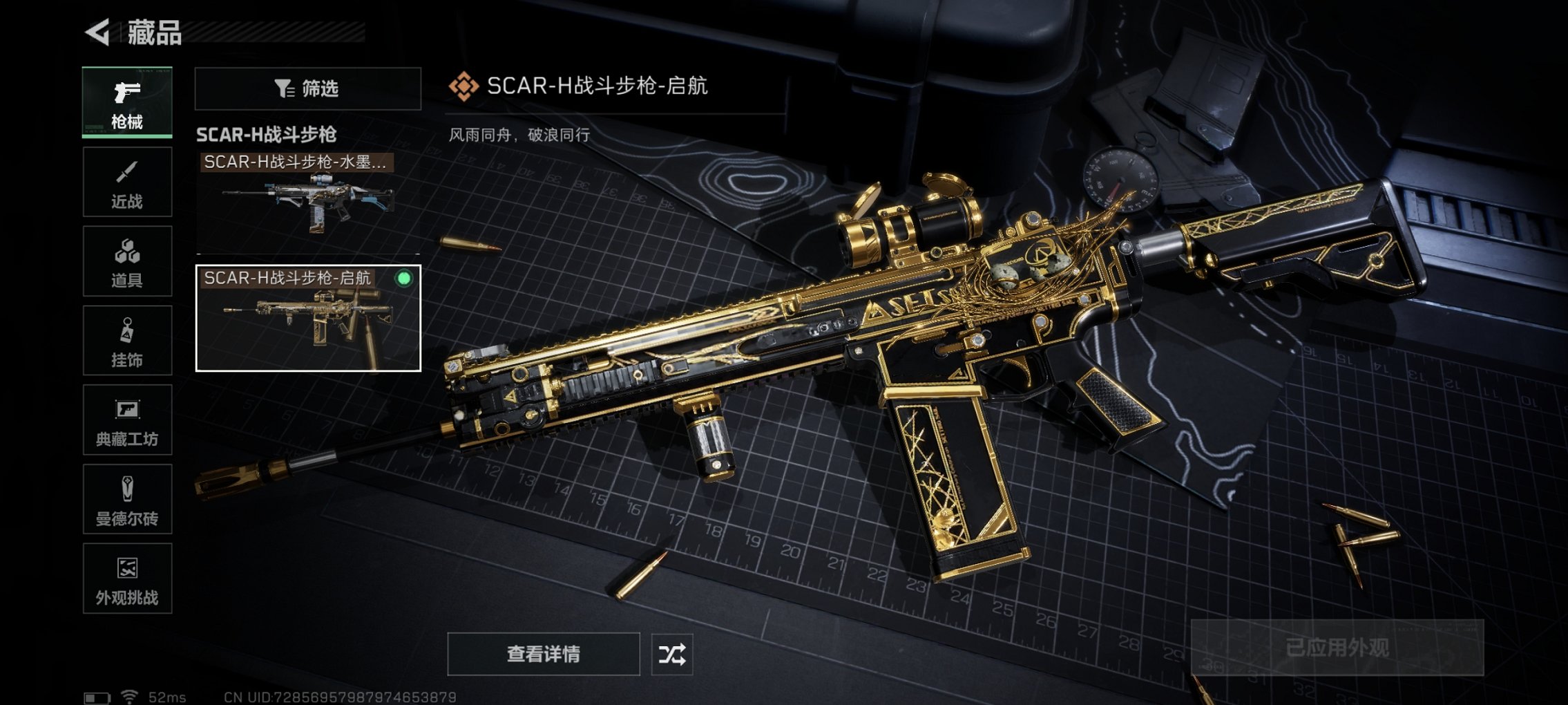Open the 筛选 filter options
Screen dimensions: 1568x705
tap(309, 89)
